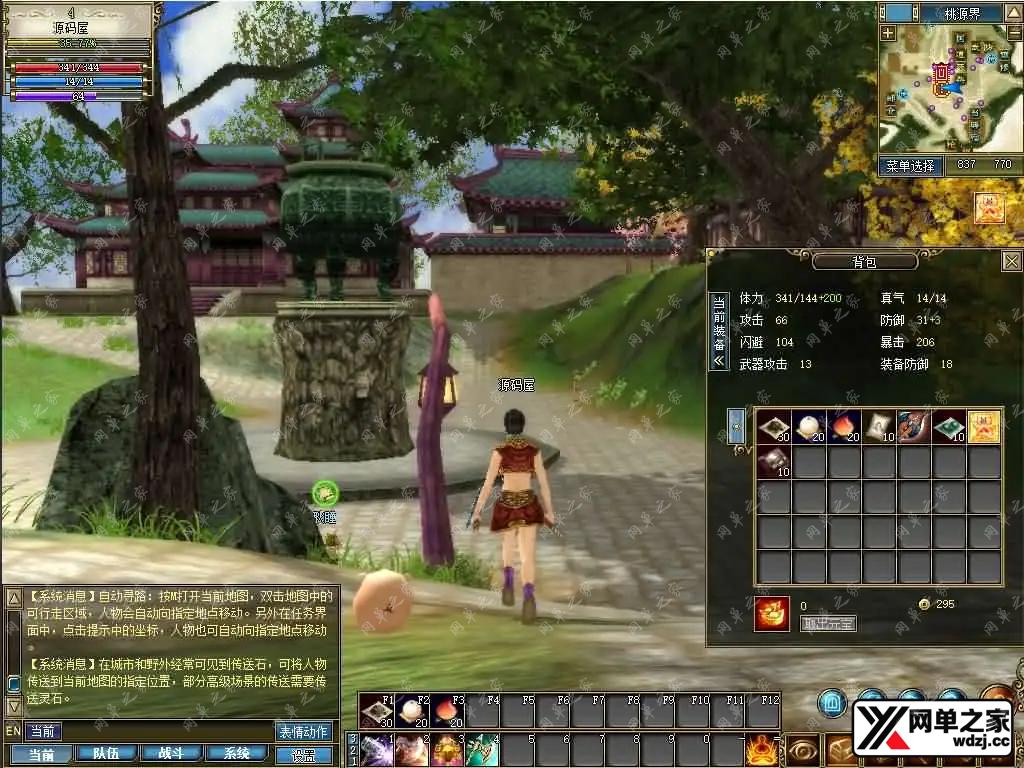This screenshot has width=1024, height=768.
Task: Click the red yuanbao ingot icon
Action: point(771,614)
